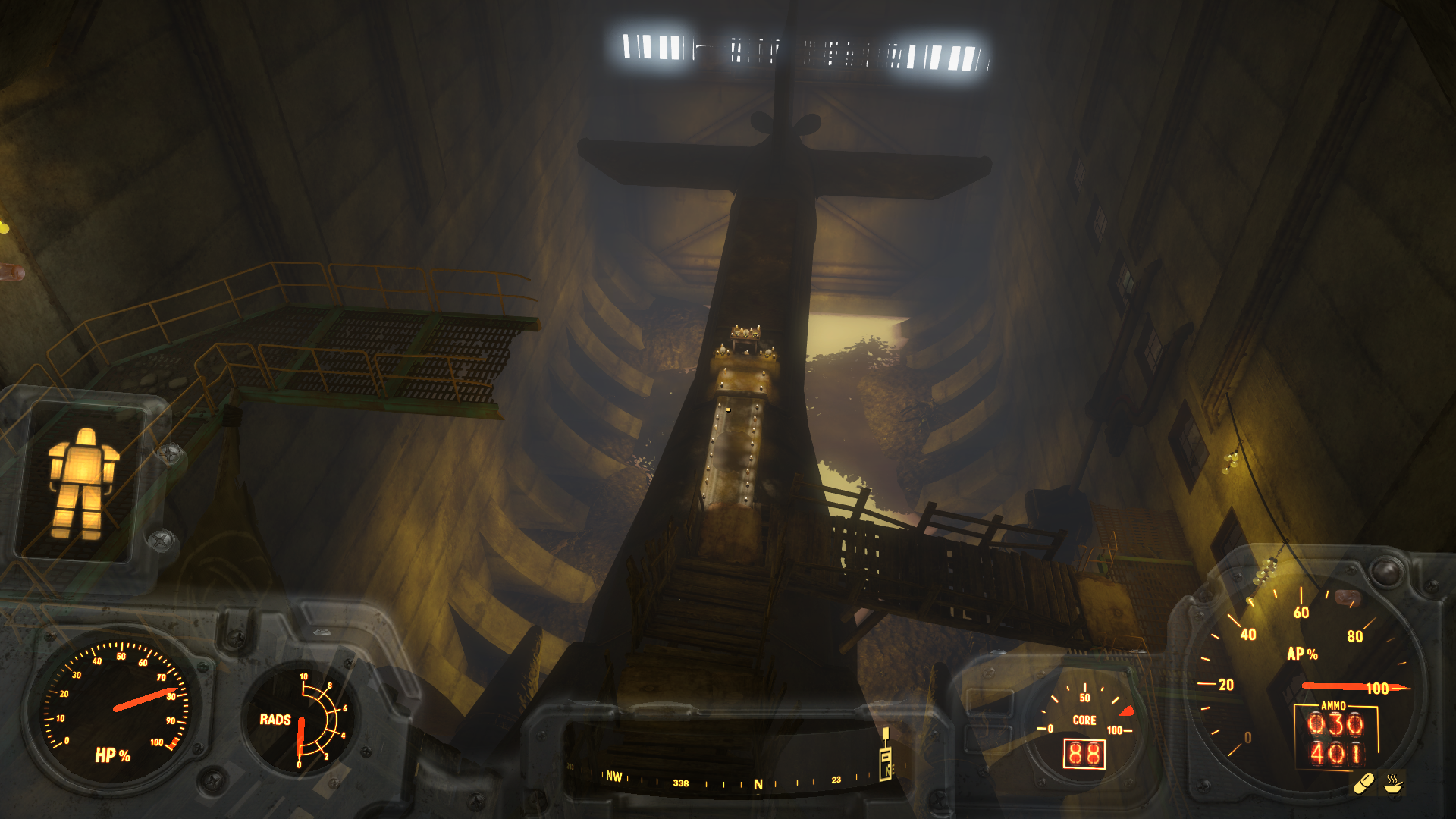This screenshot has height=819, width=1456.
Task: Select the pill status effect icon
Action: pos(1364,783)
